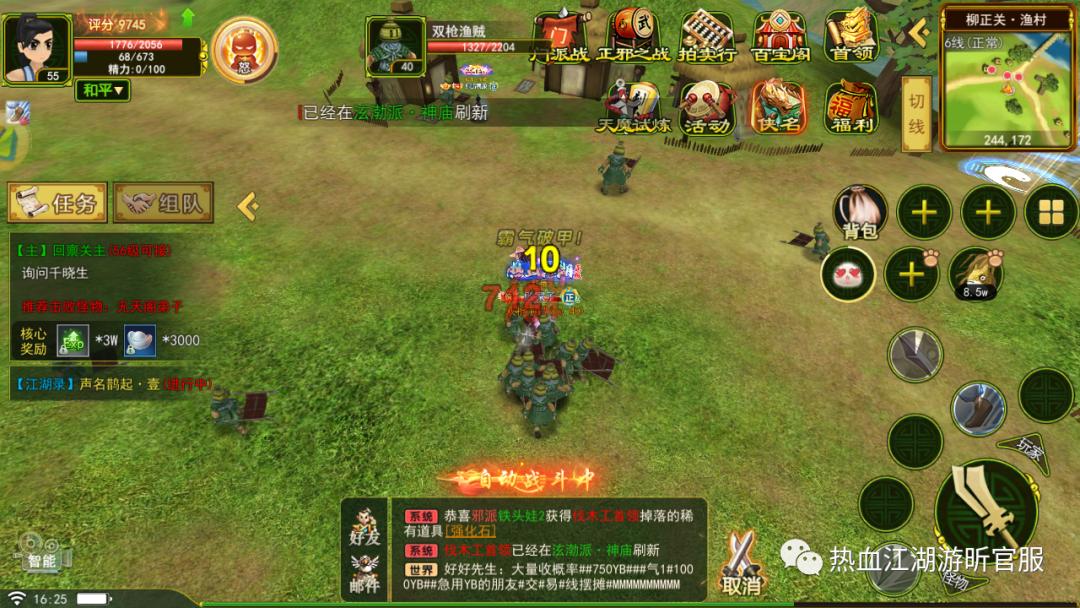The height and width of the screenshot is (608, 1080).
Task: Open the 百宝阁 treasure shop
Action: click(780, 36)
